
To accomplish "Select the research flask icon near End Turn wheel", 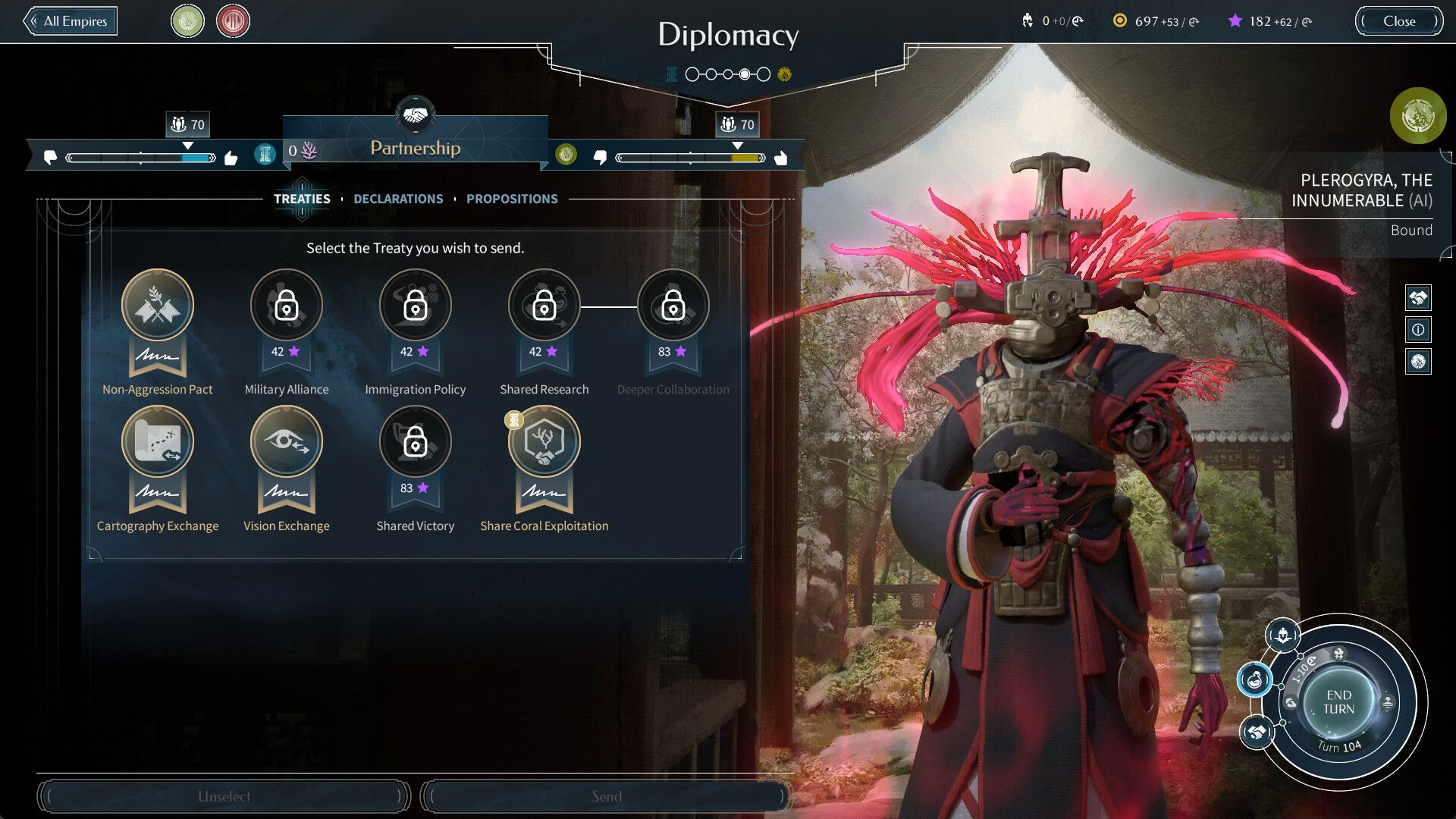I will tap(1256, 680).
